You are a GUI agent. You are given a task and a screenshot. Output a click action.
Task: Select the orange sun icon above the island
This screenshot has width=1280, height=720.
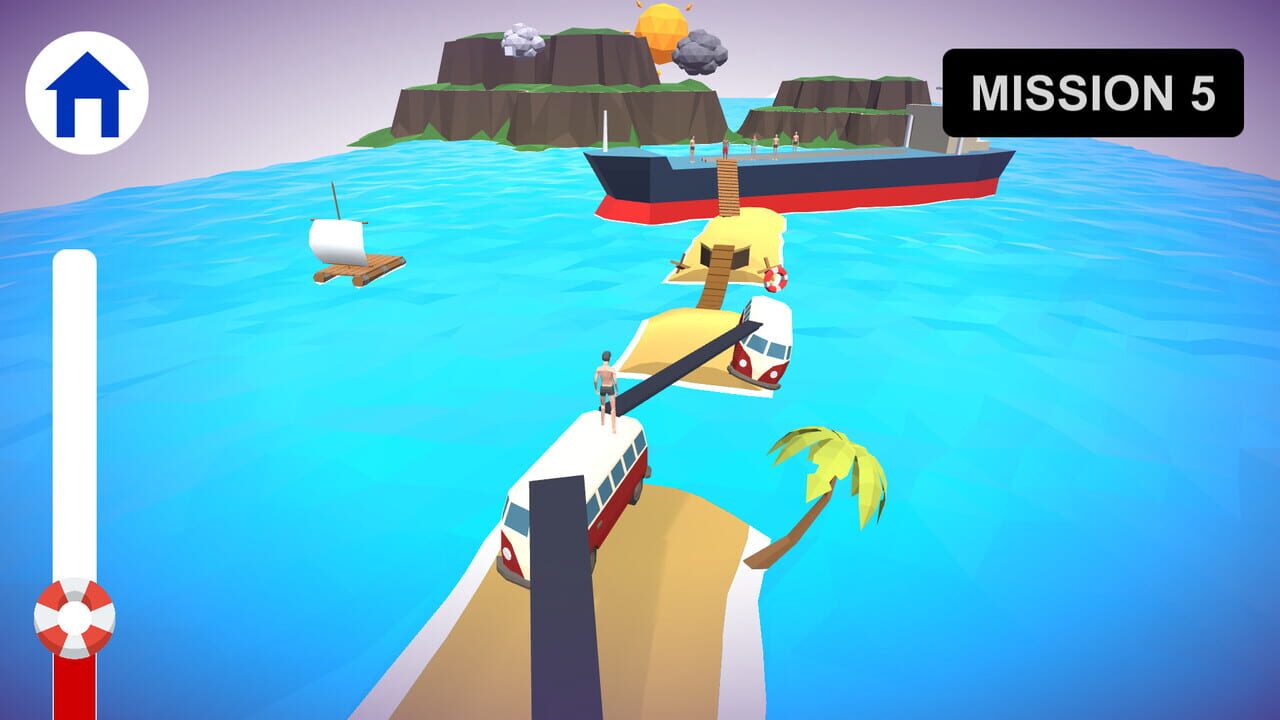(x=660, y=25)
